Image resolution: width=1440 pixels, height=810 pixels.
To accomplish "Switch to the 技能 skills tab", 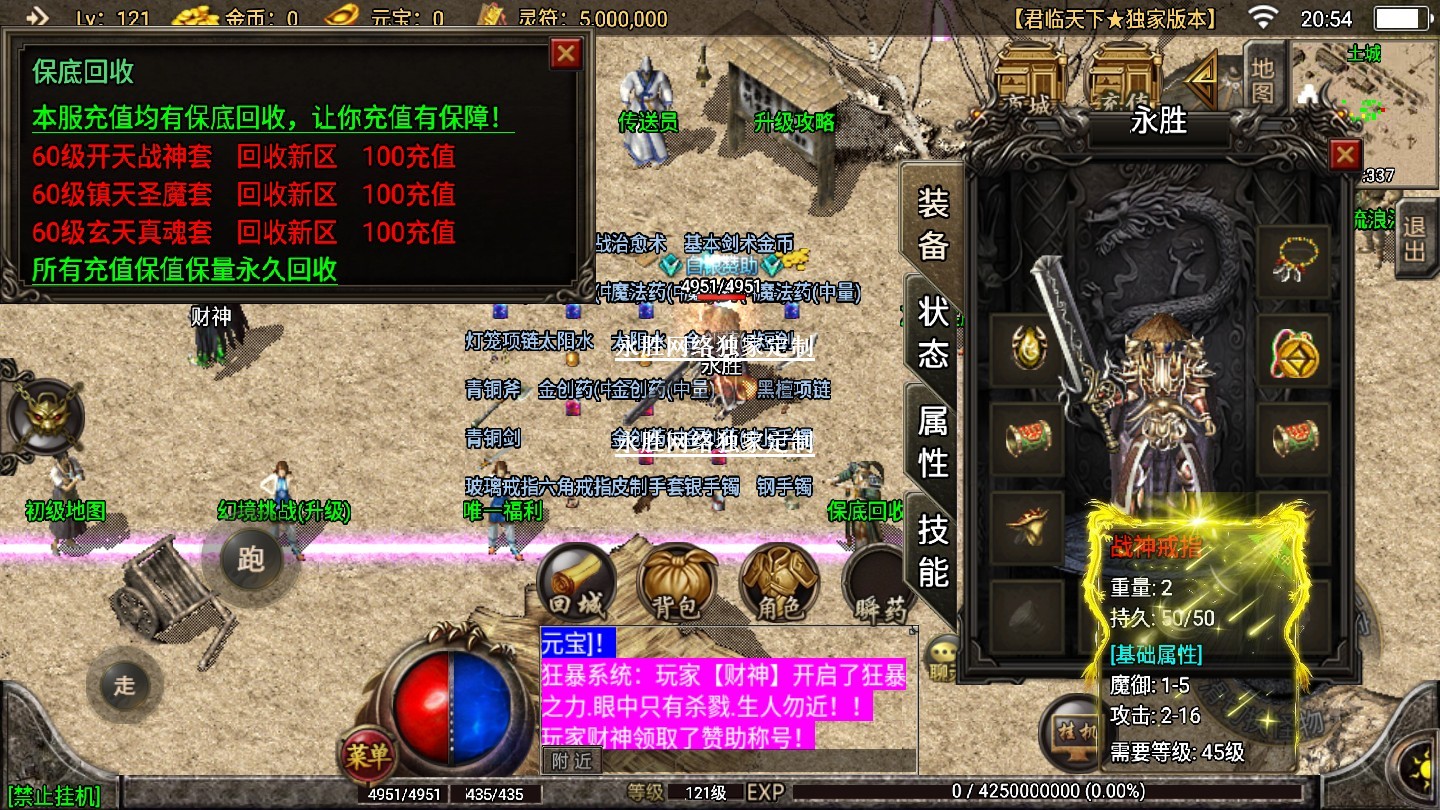I will [x=932, y=550].
